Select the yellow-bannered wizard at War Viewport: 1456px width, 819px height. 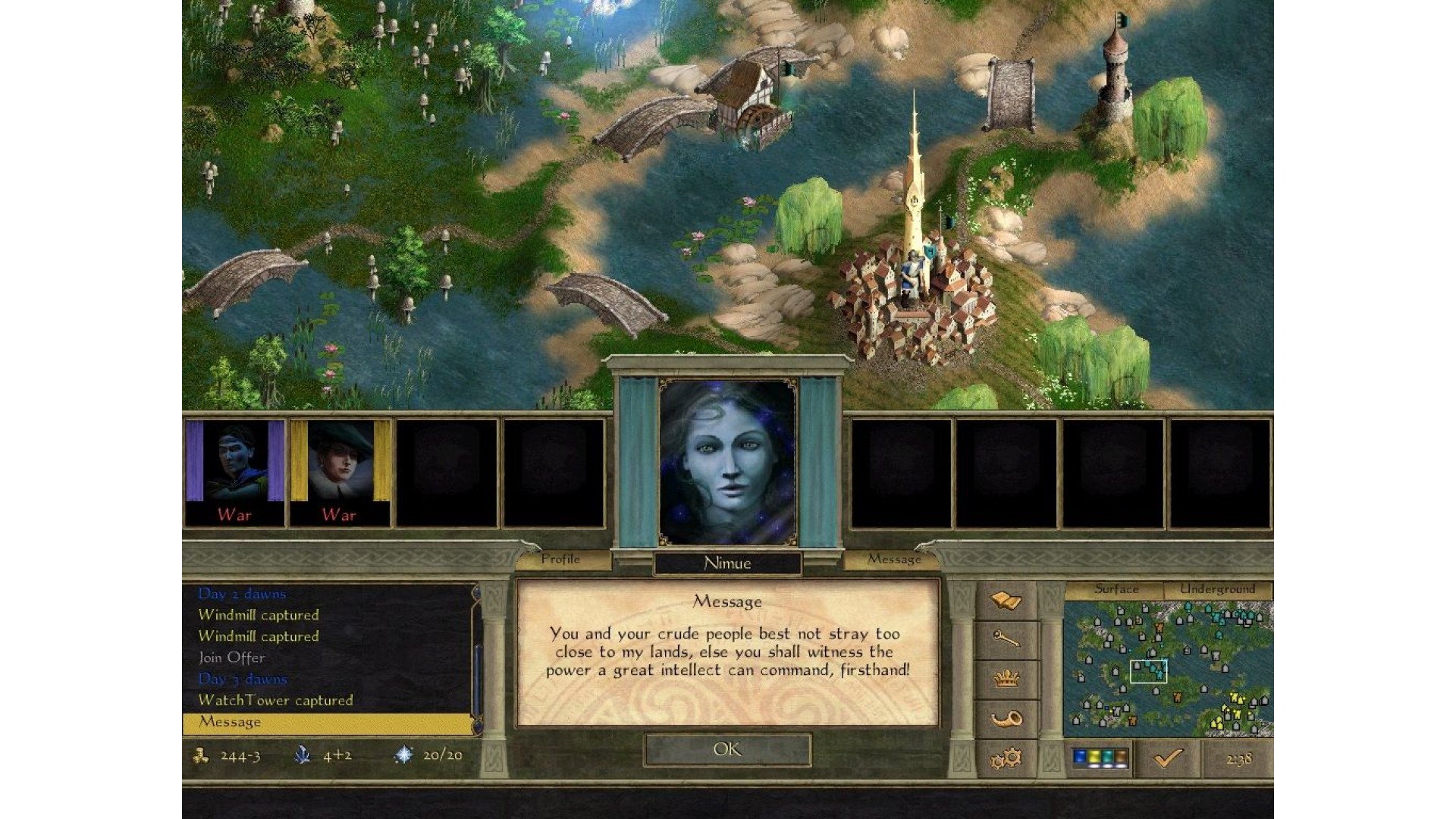click(x=340, y=472)
